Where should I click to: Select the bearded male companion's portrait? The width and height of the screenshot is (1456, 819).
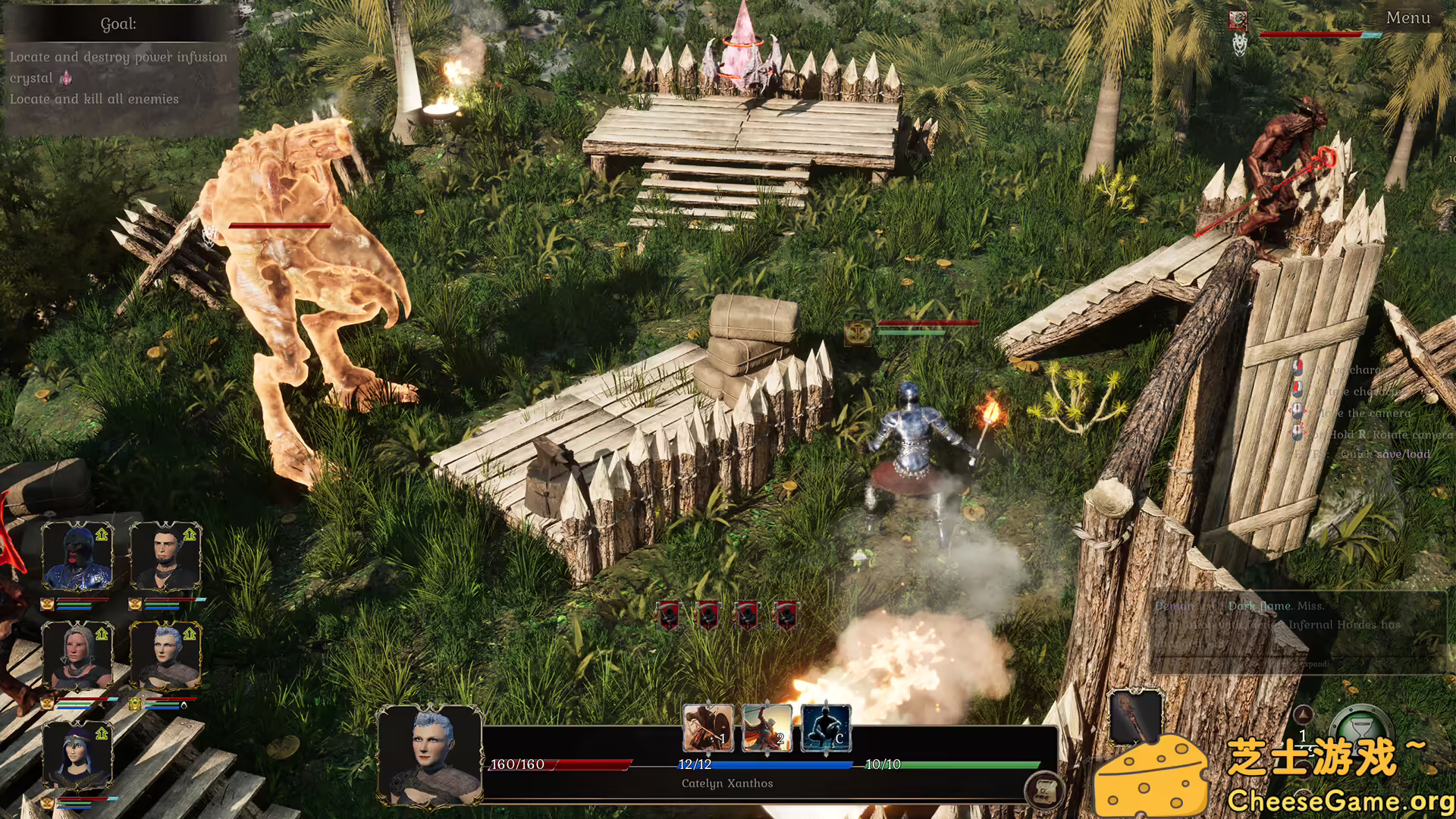166,556
